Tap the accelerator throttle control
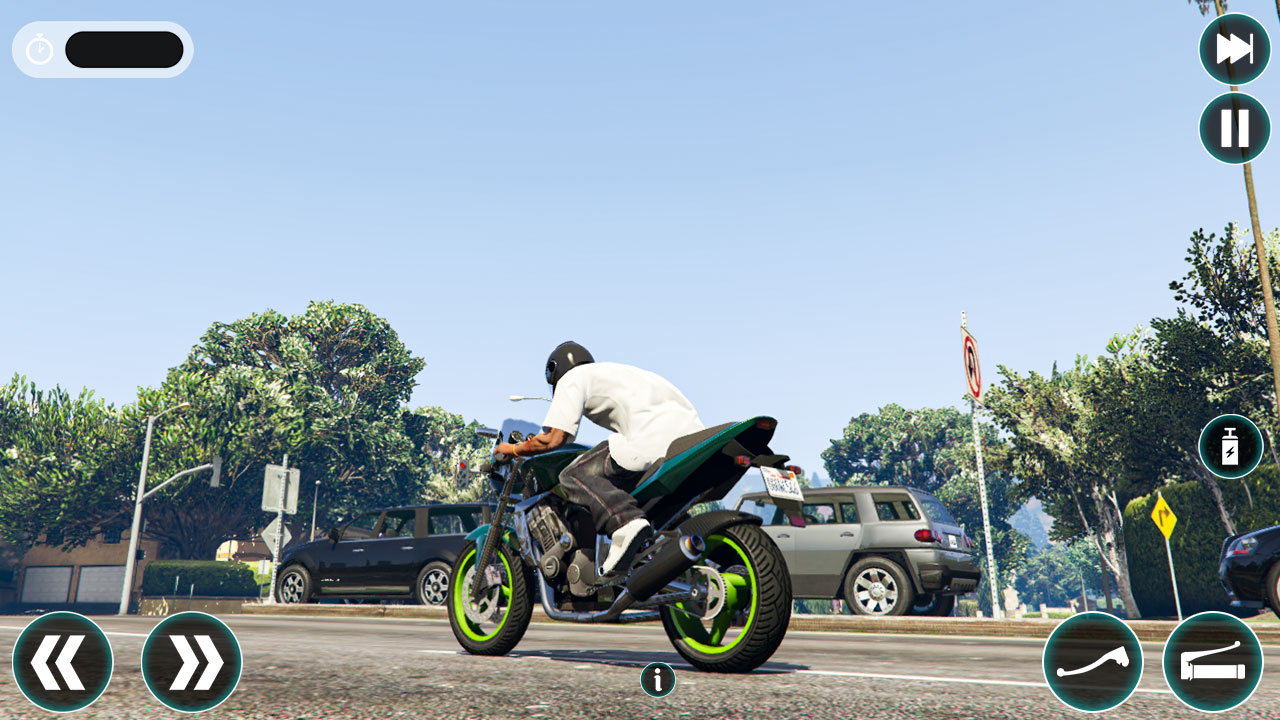The image size is (1280, 720). point(1213,662)
